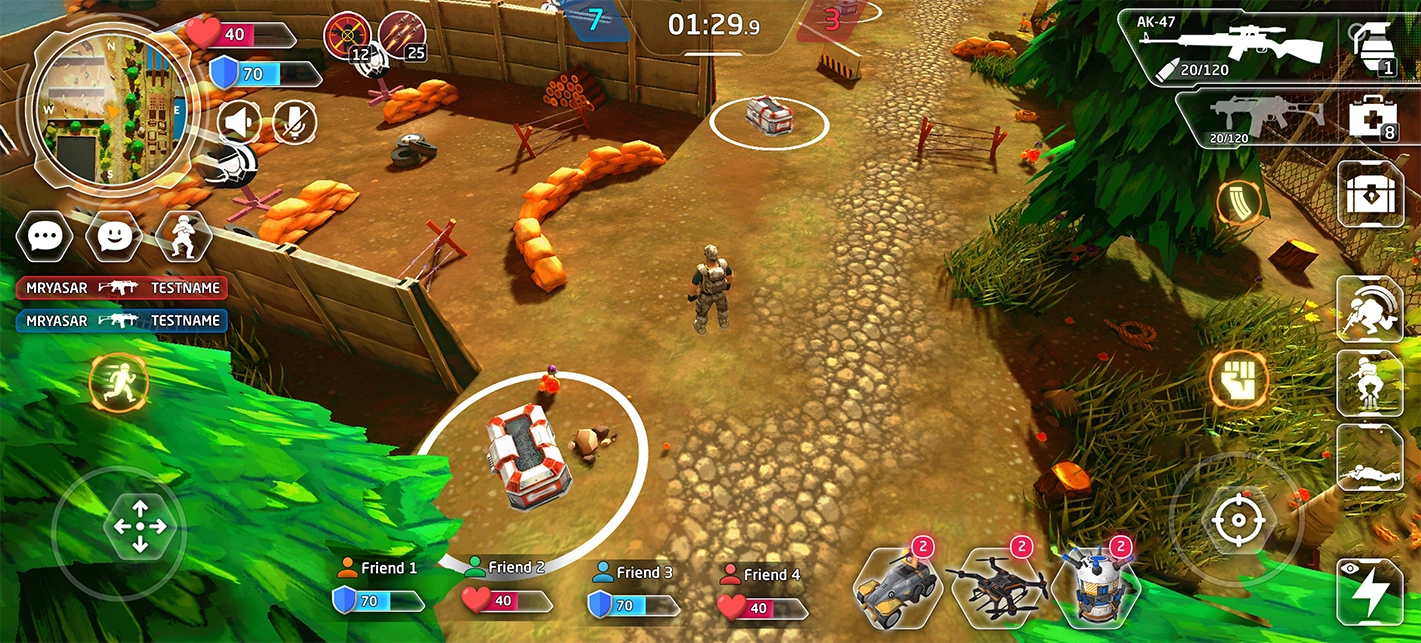
Task: Throw a grenade using the grenade icon
Action: pos(1373,46)
